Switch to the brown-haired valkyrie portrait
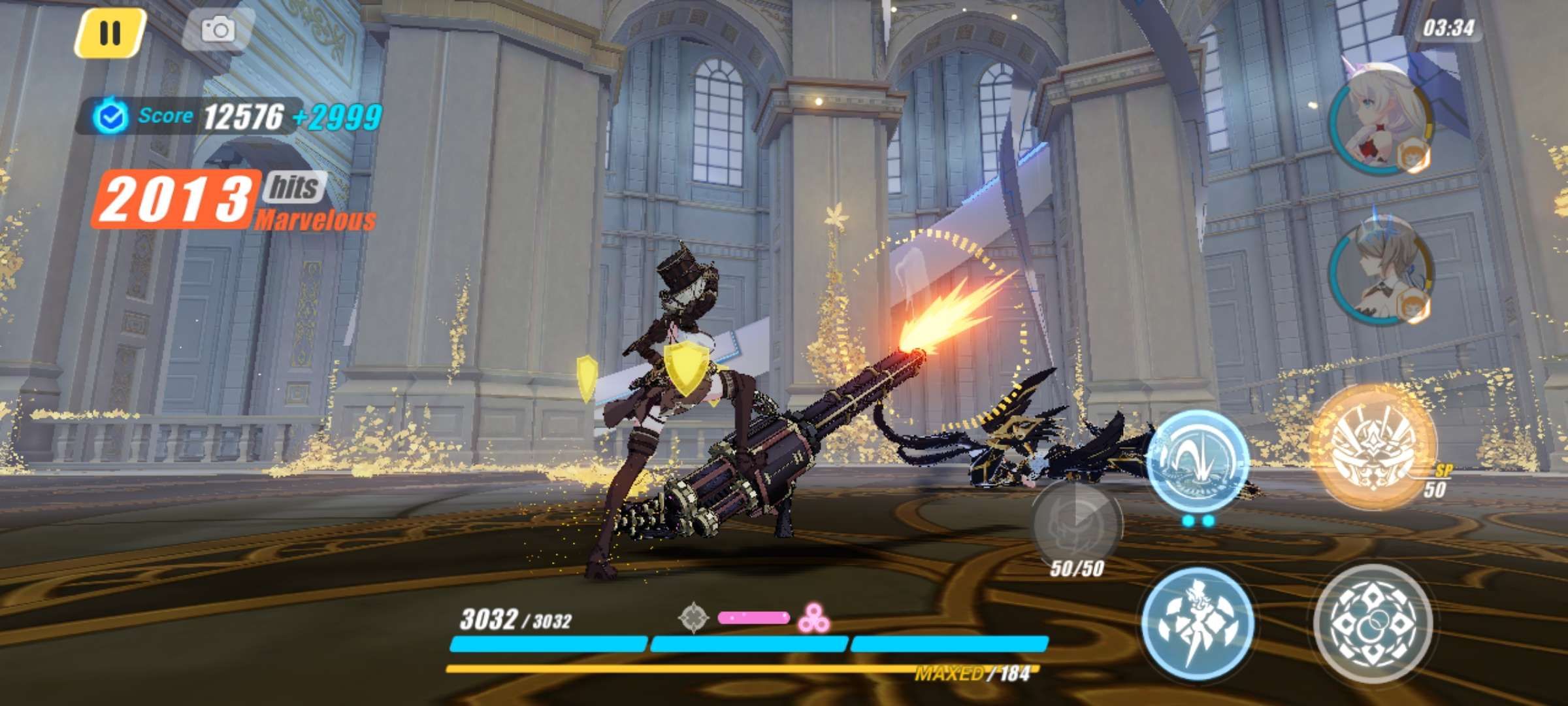 (x=1380, y=275)
